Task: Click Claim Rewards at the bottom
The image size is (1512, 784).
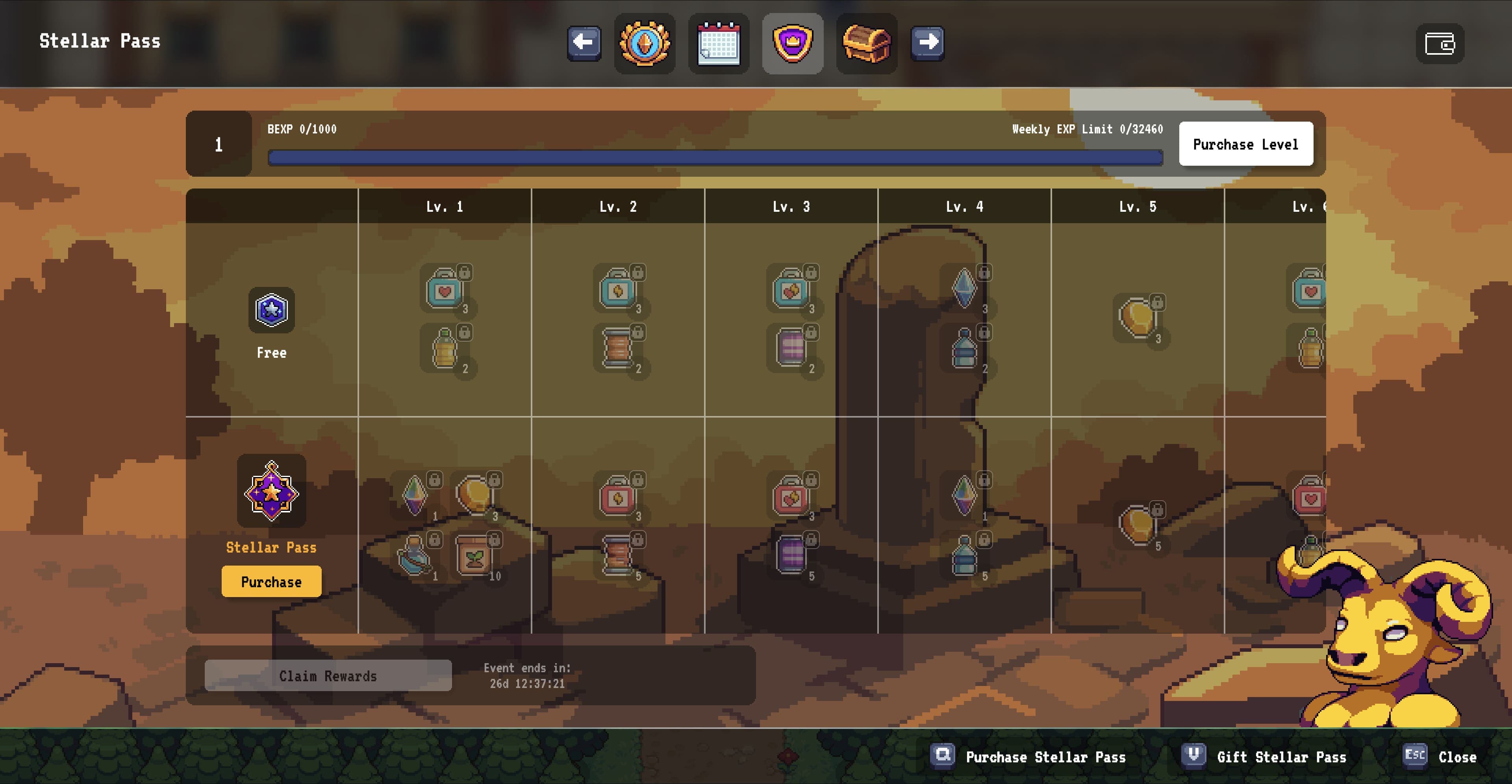Action: click(328, 675)
